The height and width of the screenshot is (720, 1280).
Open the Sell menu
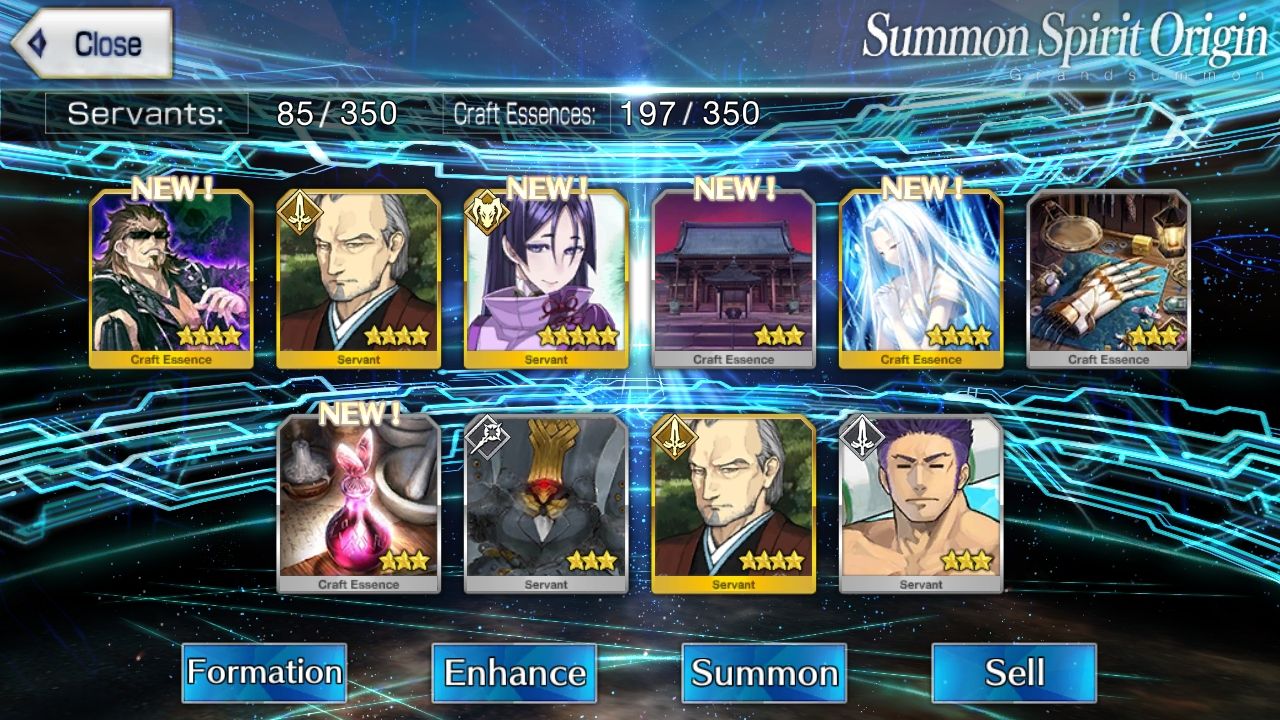1014,672
